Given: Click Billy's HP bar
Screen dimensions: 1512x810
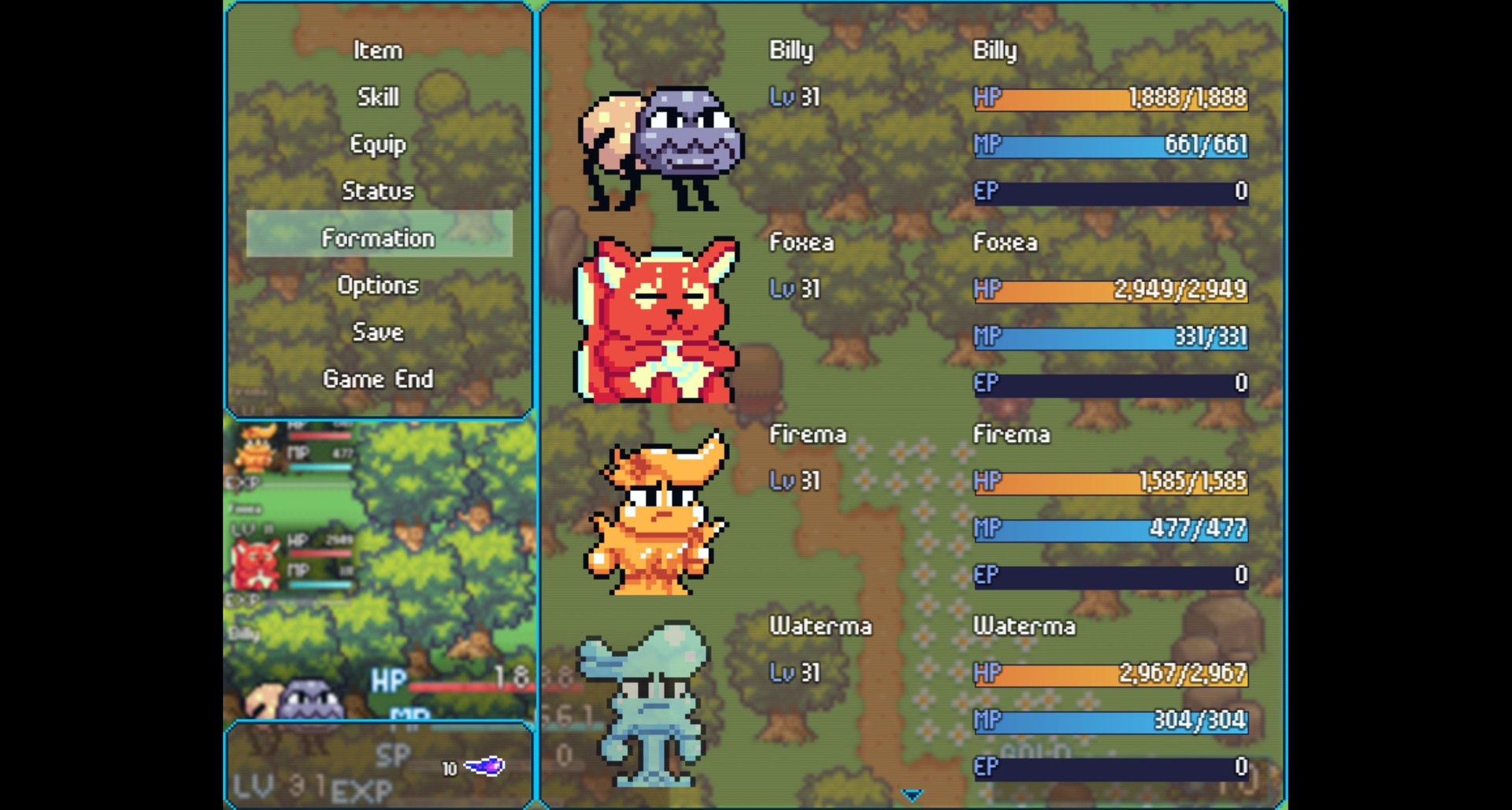Looking at the screenshot, I should [x=1110, y=99].
